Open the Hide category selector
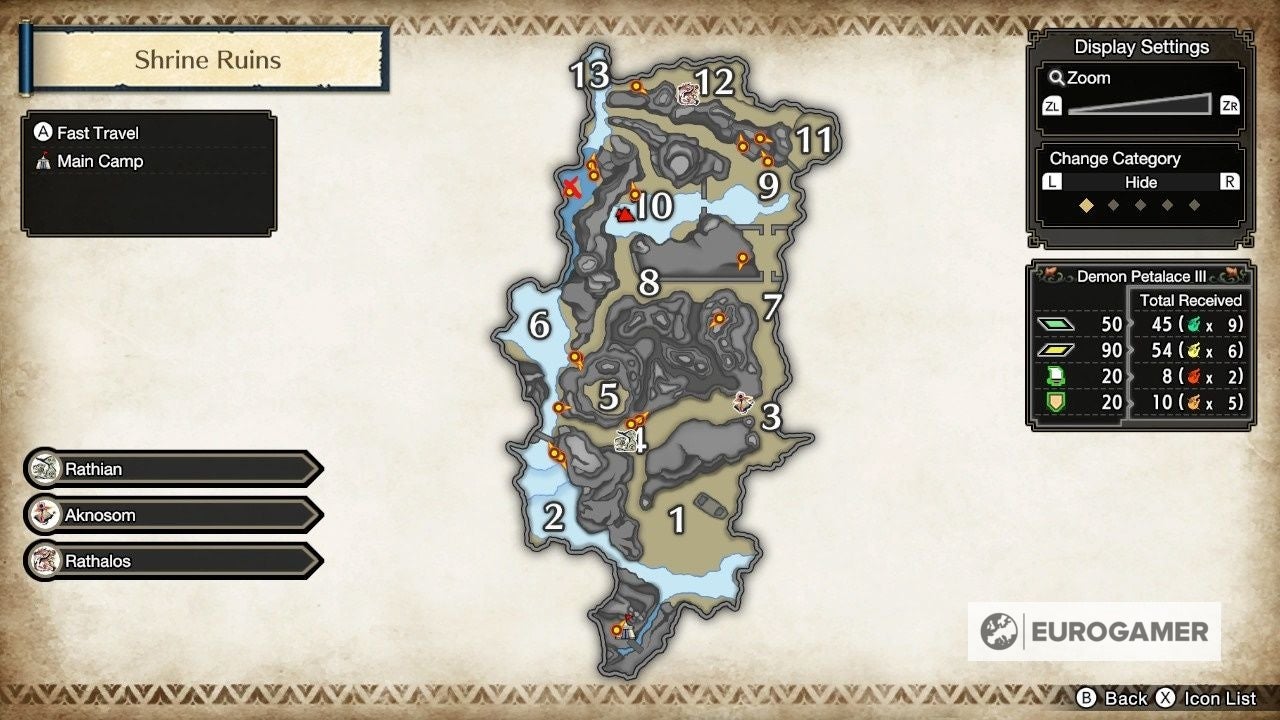 (x=1139, y=182)
